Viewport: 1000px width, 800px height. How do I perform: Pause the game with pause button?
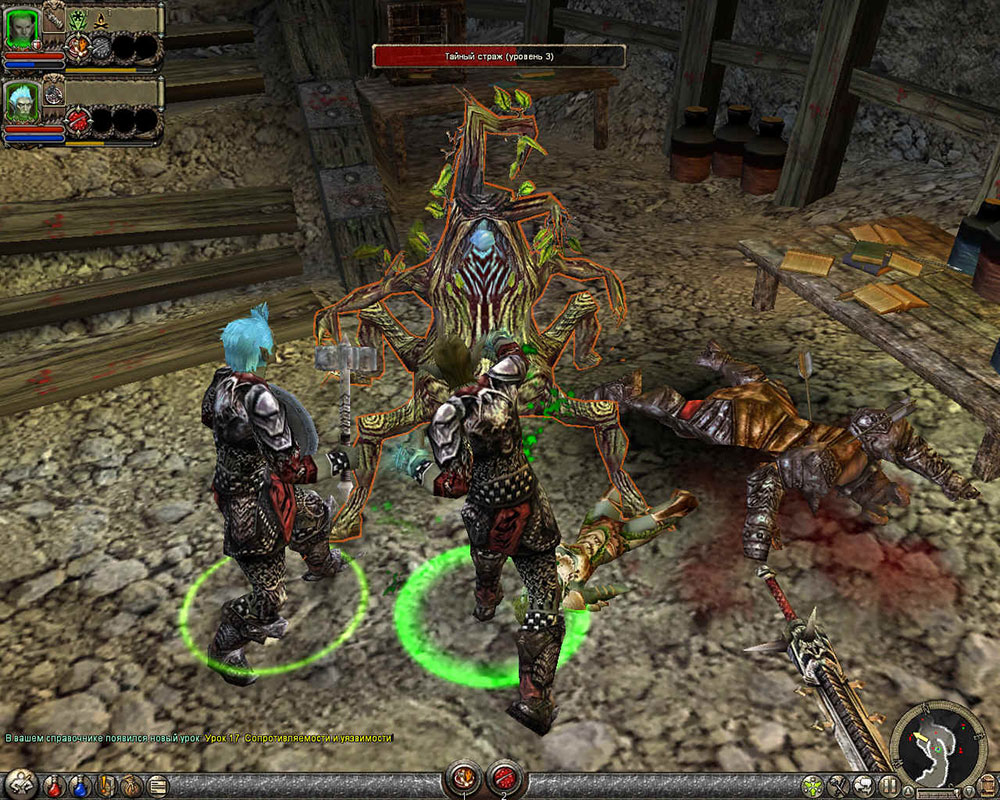tap(887, 786)
